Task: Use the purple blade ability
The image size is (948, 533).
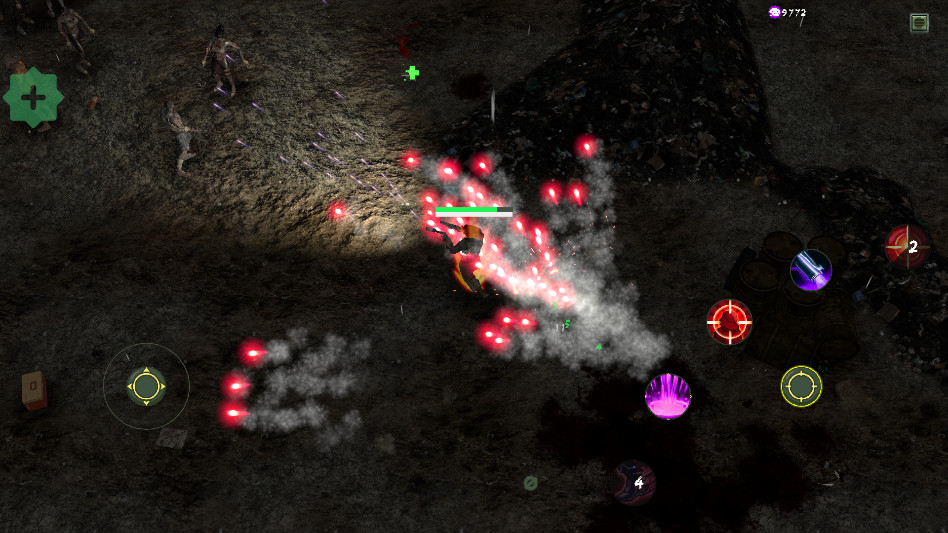Action: click(x=810, y=270)
